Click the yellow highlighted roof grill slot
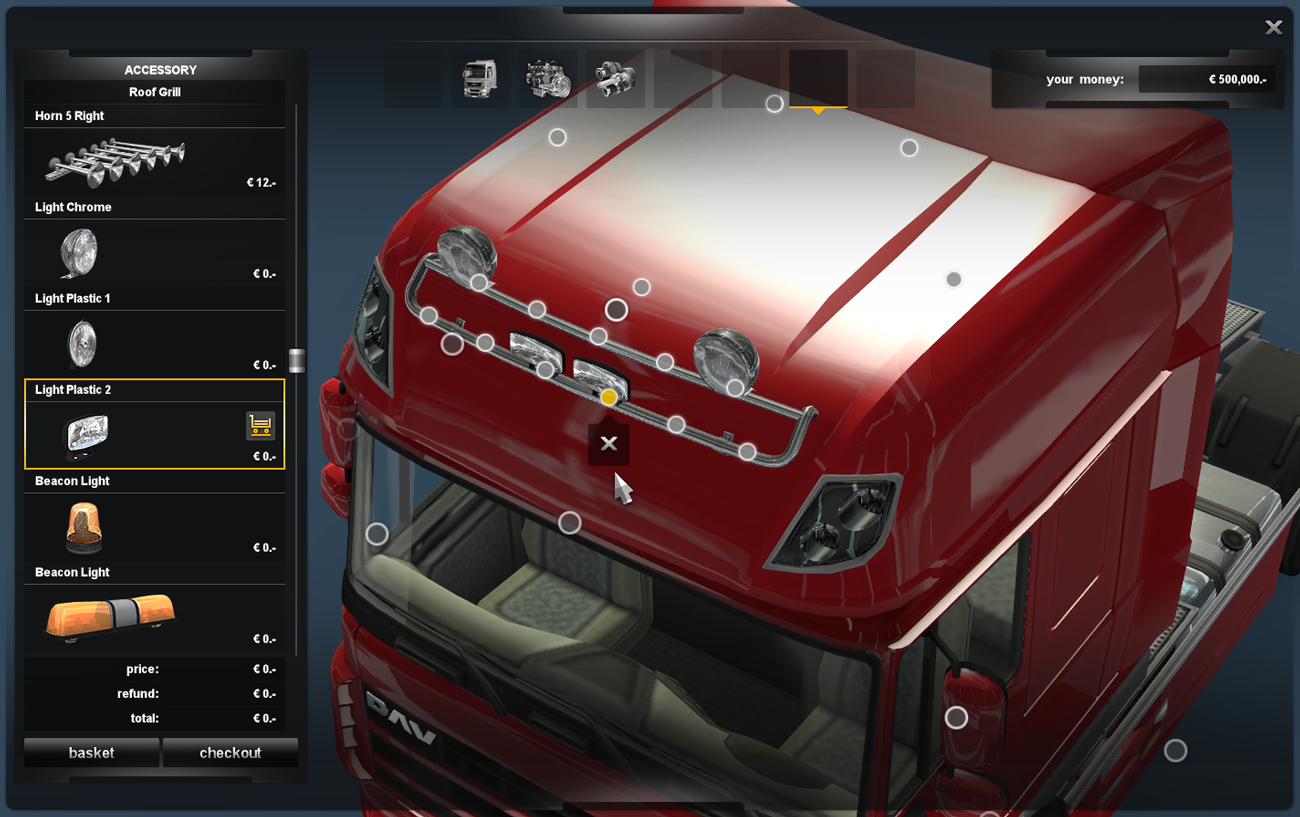Image resolution: width=1300 pixels, height=817 pixels. pos(608,397)
